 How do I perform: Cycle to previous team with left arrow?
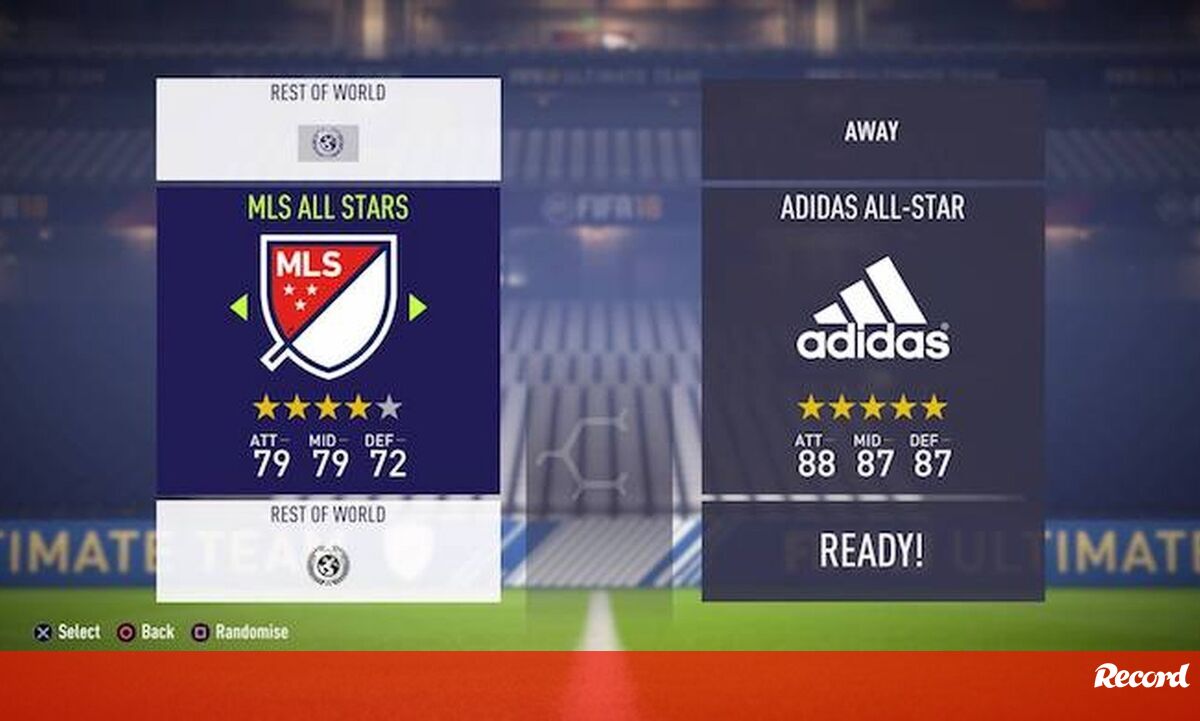click(x=238, y=308)
